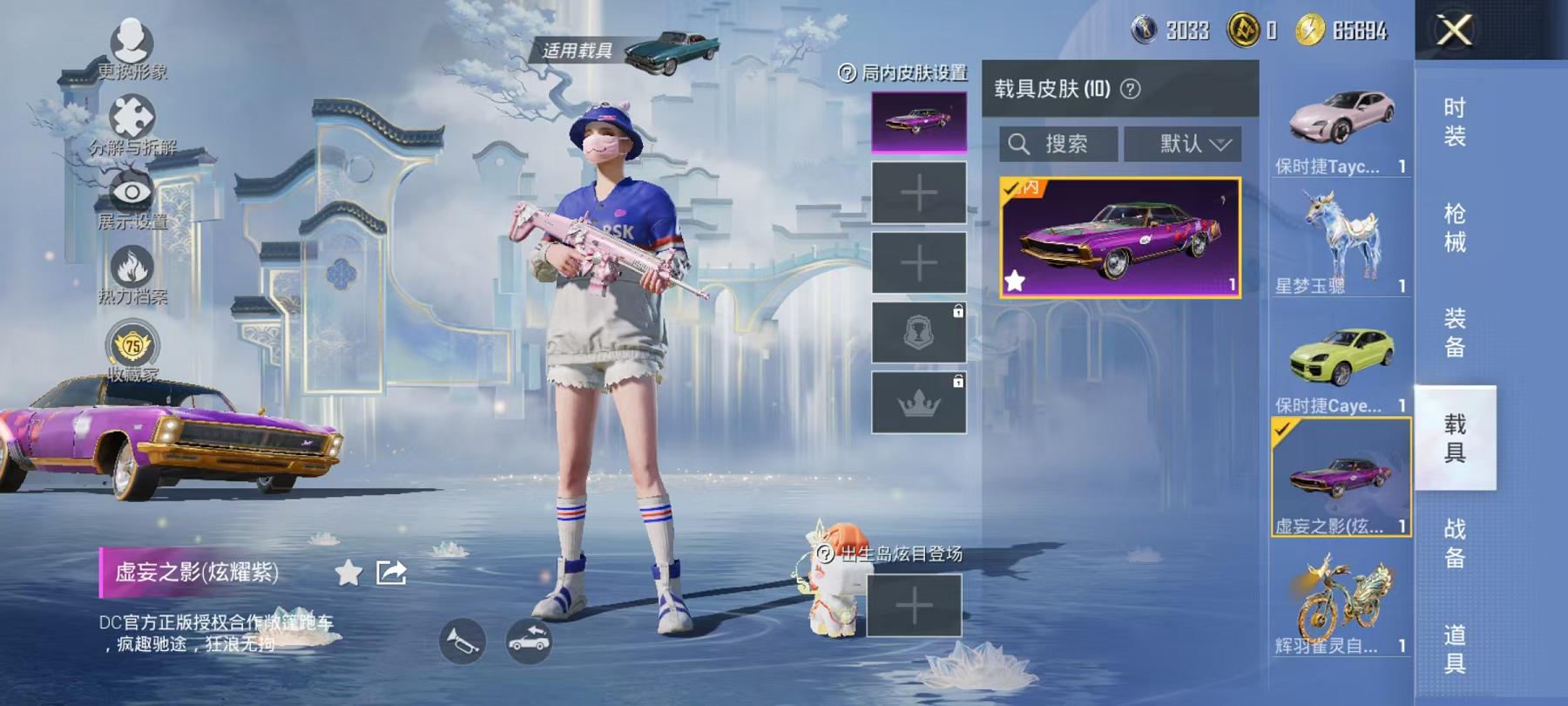Click the share icon beside the skin name
Image resolution: width=1568 pixels, height=706 pixels.
click(x=391, y=573)
